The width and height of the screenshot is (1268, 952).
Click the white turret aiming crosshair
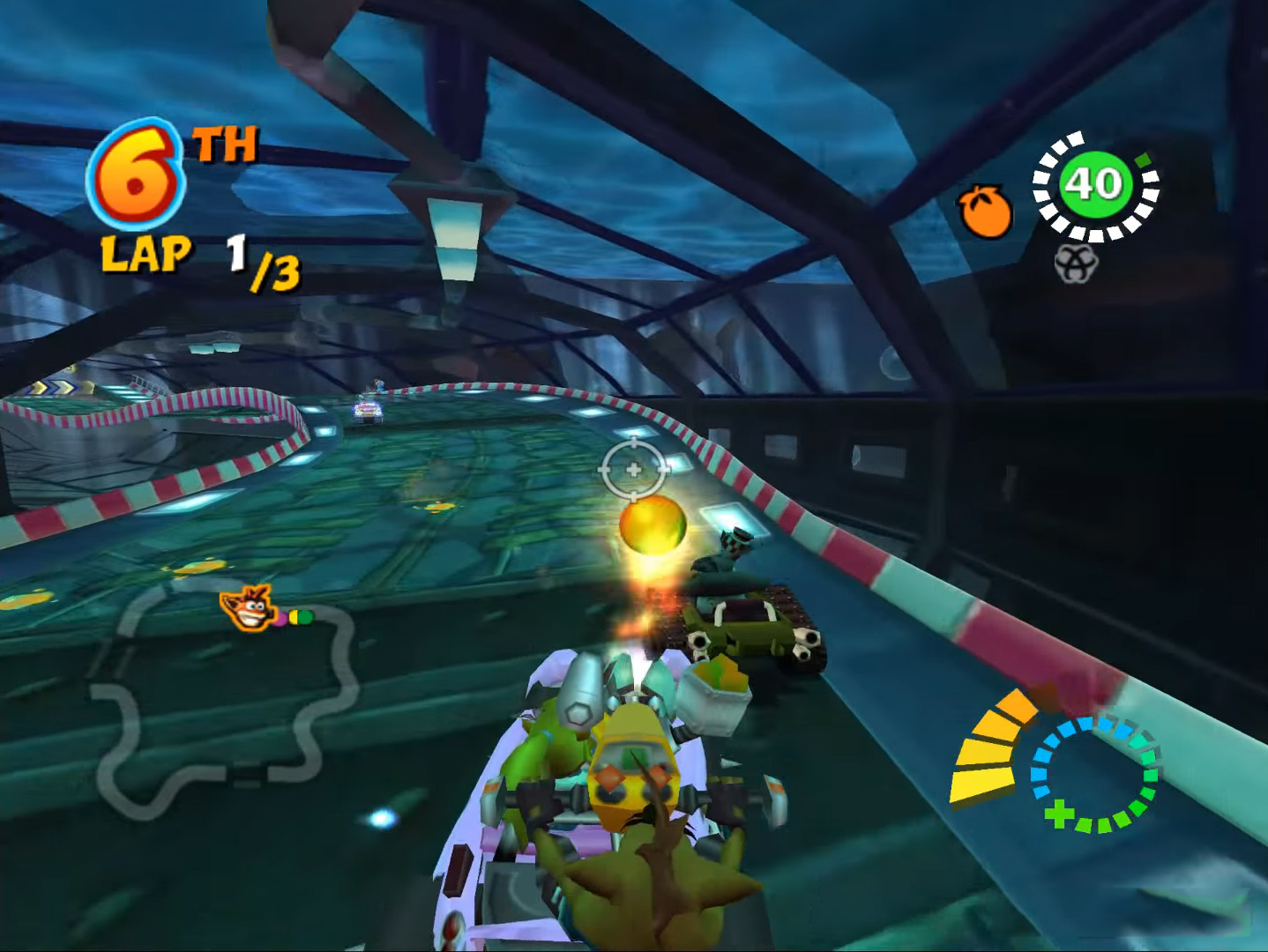tap(633, 470)
